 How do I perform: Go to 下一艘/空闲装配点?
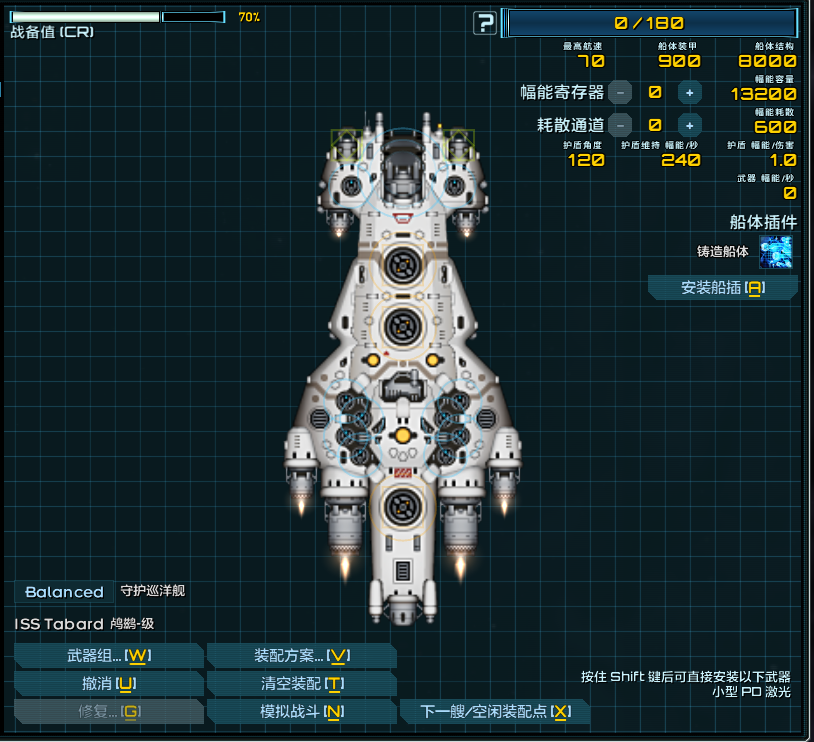click(x=495, y=712)
